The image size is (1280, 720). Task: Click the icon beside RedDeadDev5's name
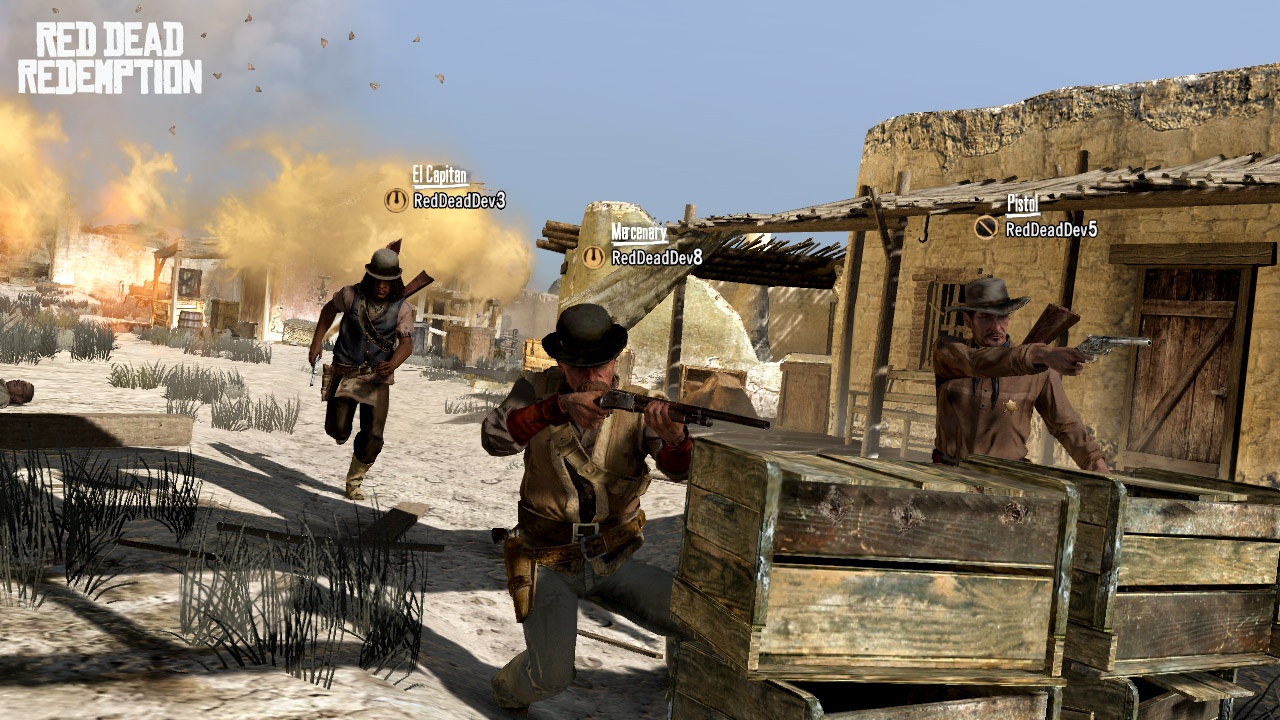click(x=987, y=228)
